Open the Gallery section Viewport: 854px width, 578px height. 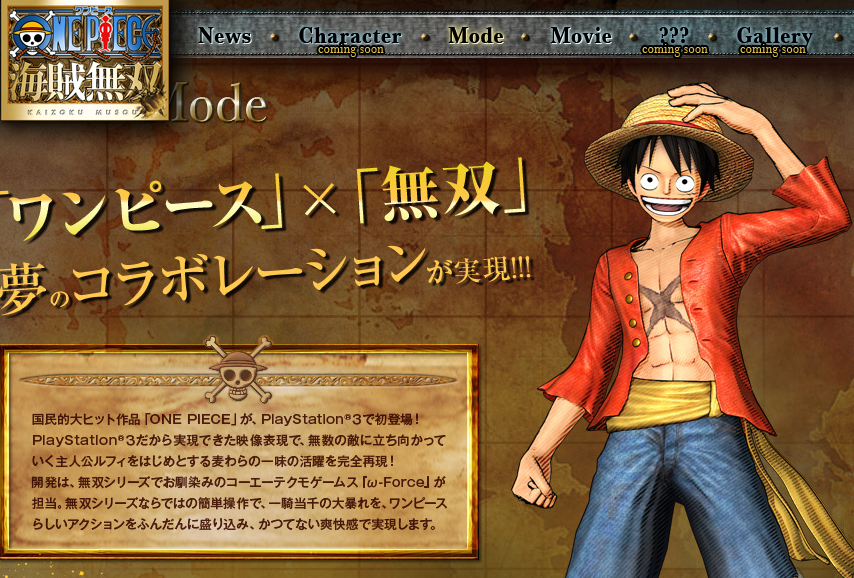(774, 37)
